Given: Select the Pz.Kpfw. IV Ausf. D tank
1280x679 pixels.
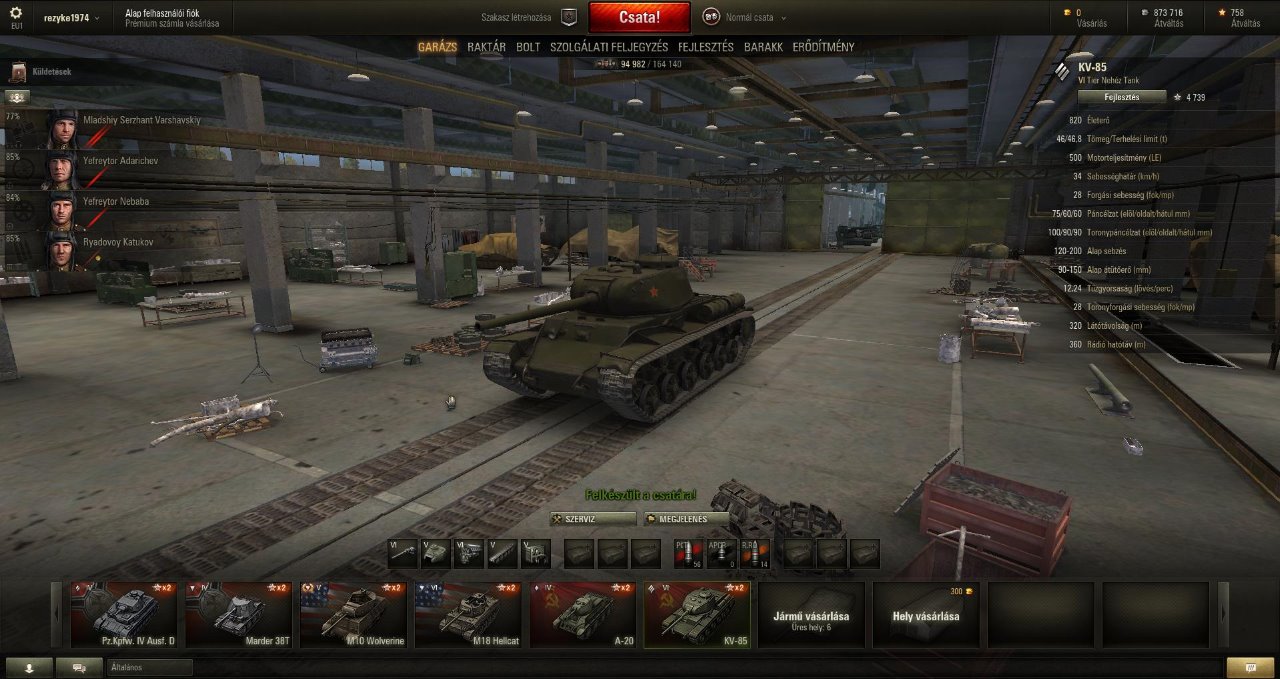Looking at the screenshot, I should [124, 615].
